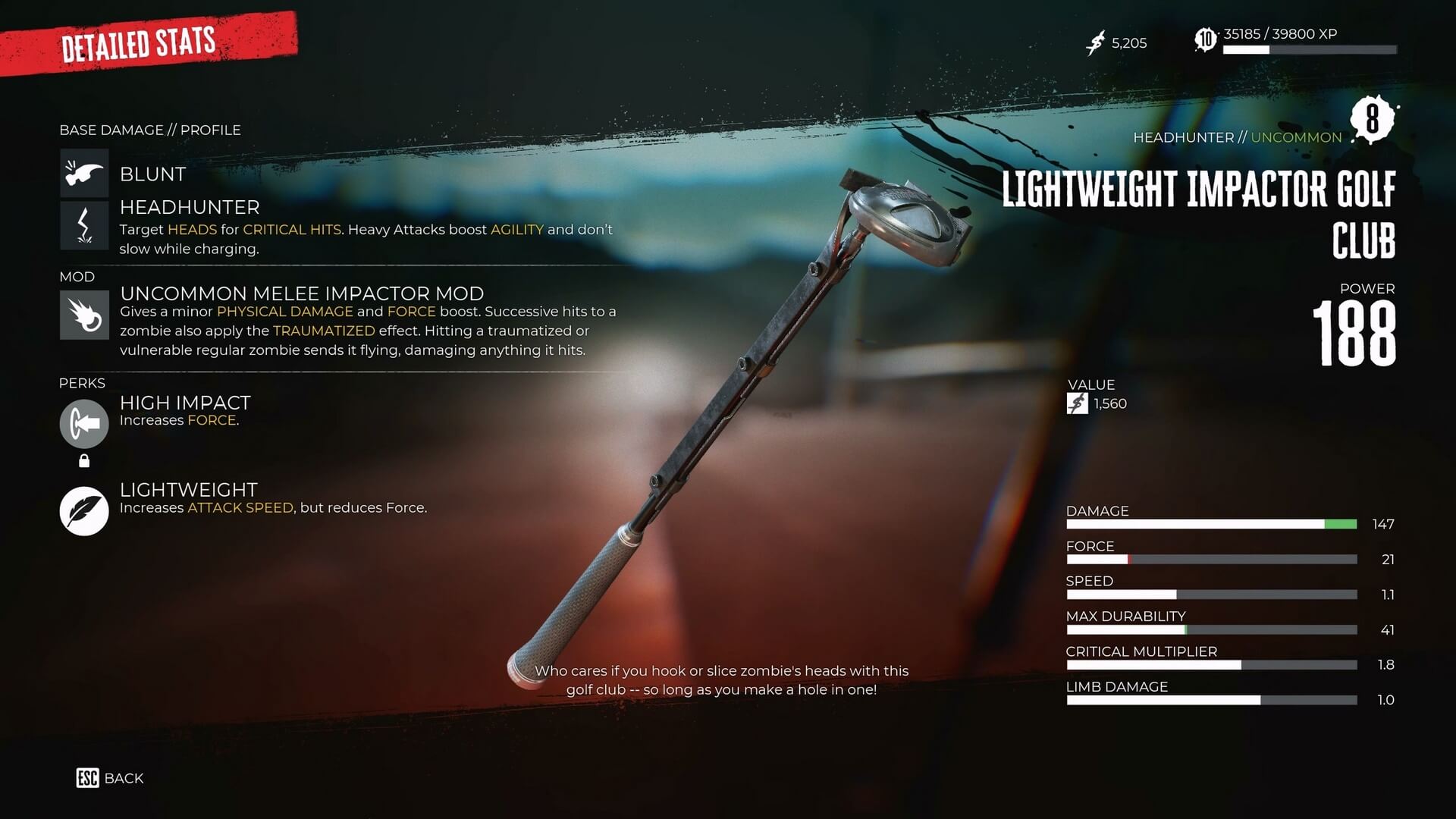Open the Detailed Stats header tab
The image size is (1456, 819).
coord(139,44)
